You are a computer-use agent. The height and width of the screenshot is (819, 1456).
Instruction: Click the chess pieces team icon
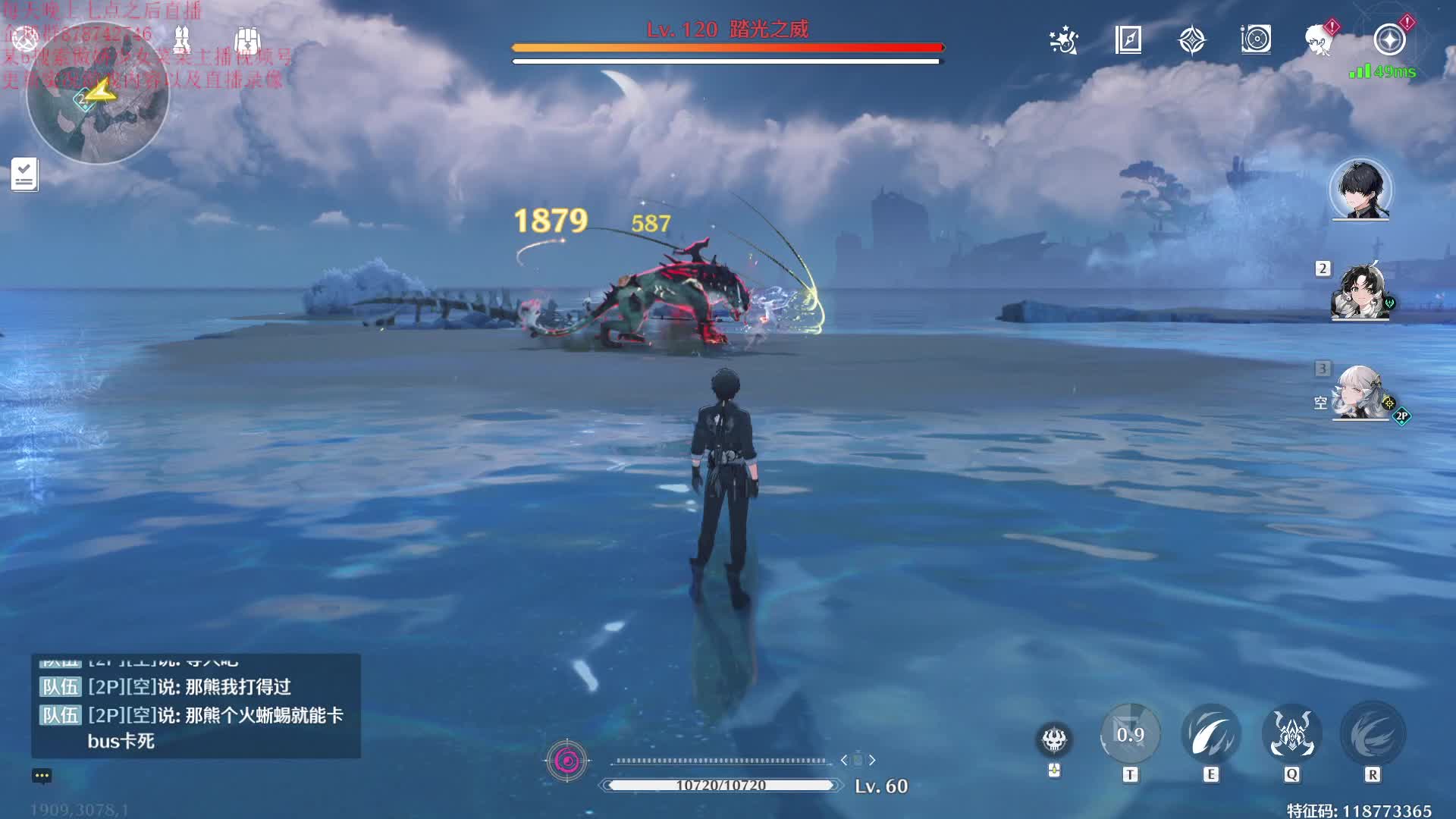click(182, 38)
